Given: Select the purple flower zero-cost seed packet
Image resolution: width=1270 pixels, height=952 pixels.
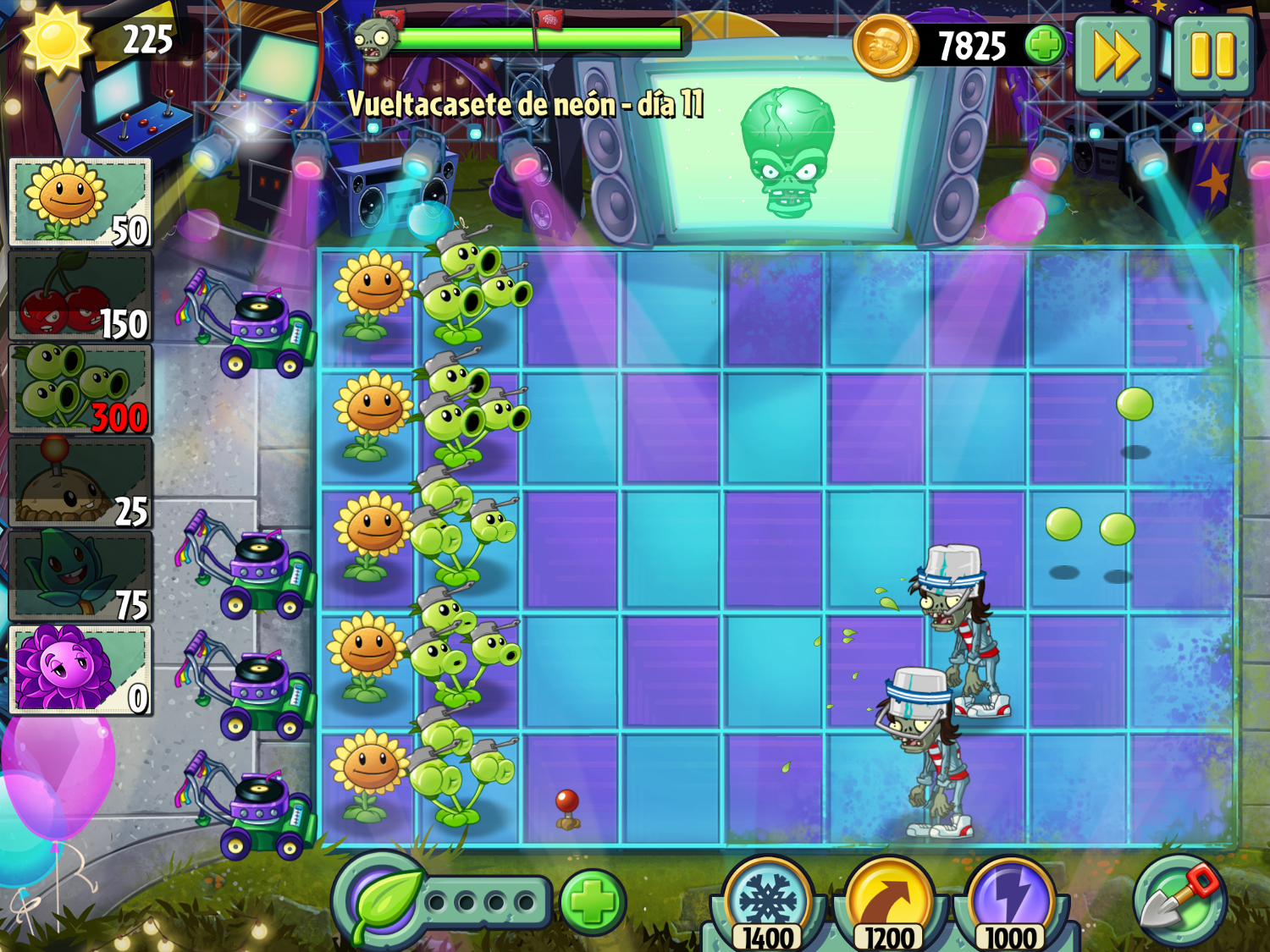Looking at the screenshot, I should 80,671.
